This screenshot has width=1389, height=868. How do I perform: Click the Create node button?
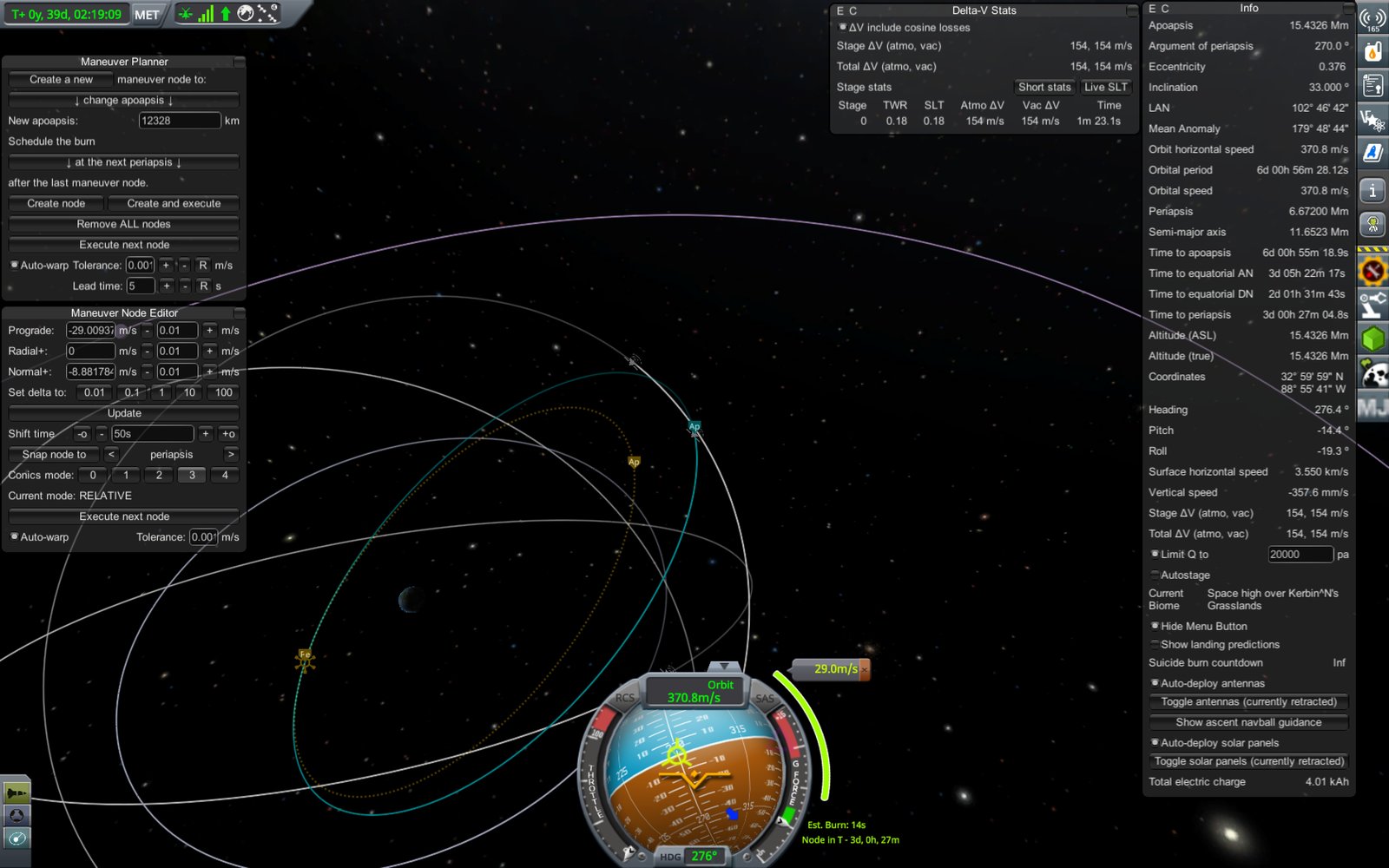coord(56,203)
